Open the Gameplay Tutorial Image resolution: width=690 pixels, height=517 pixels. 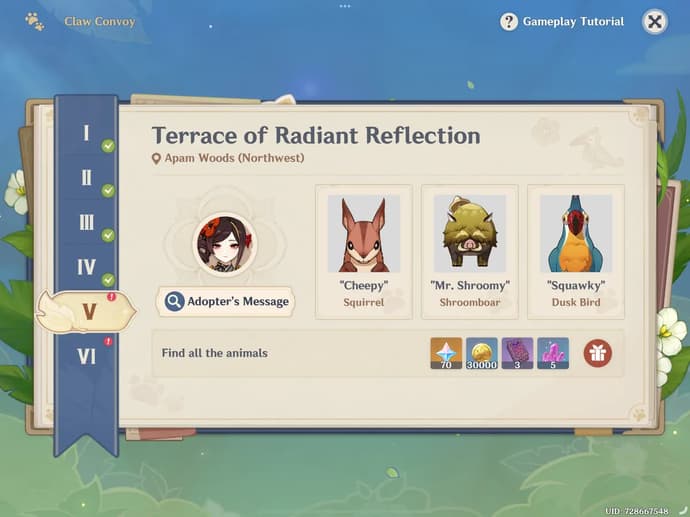(562, 22)
